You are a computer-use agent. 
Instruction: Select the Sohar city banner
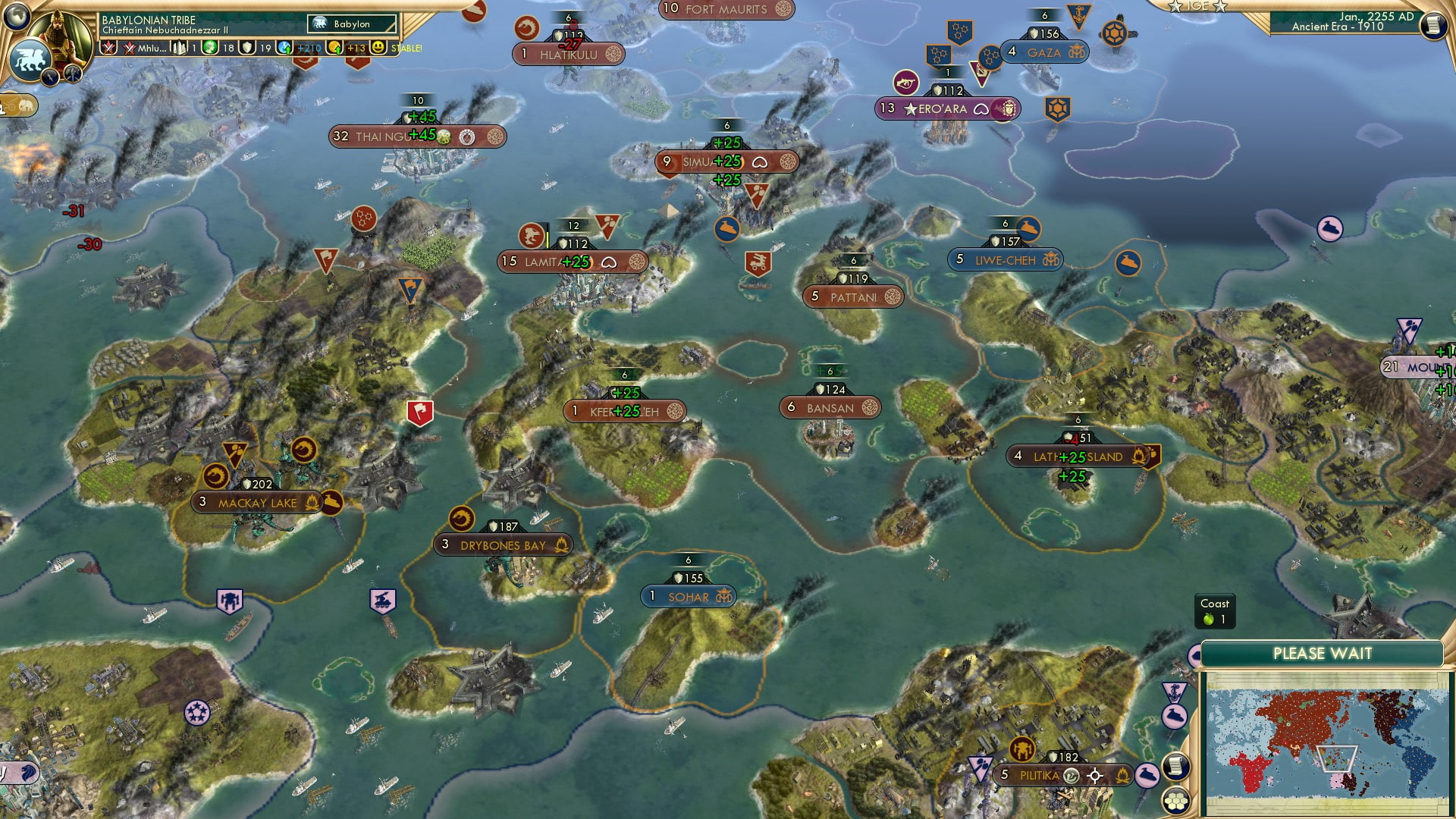point(689,596)
